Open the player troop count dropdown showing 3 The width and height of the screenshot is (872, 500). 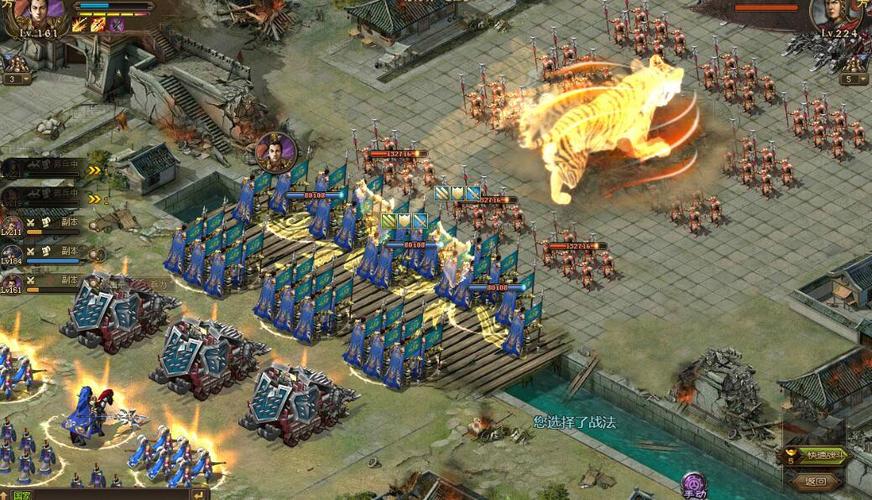[15, 78]
